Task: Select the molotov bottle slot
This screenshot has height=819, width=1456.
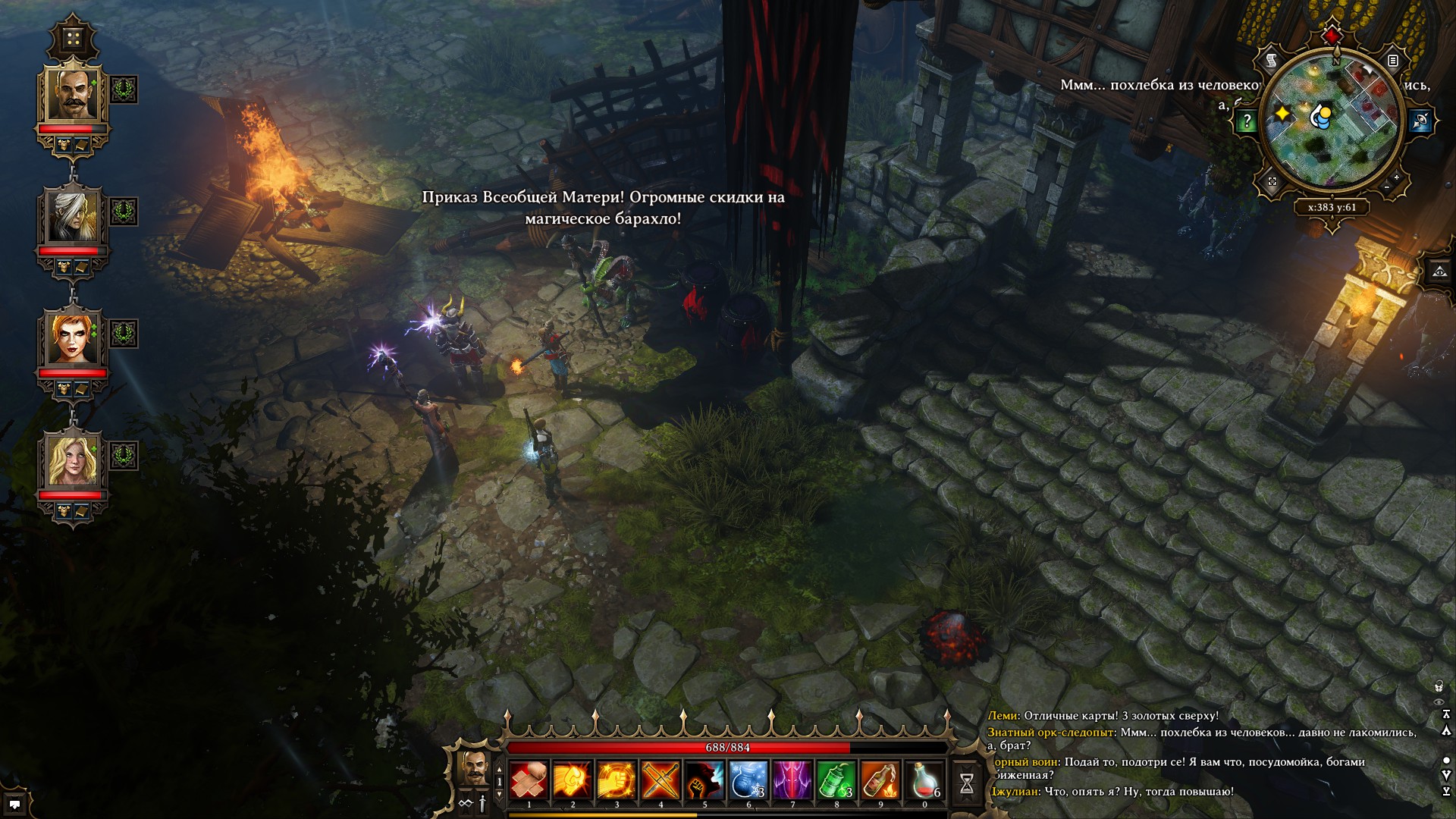Action: point(880,780)
